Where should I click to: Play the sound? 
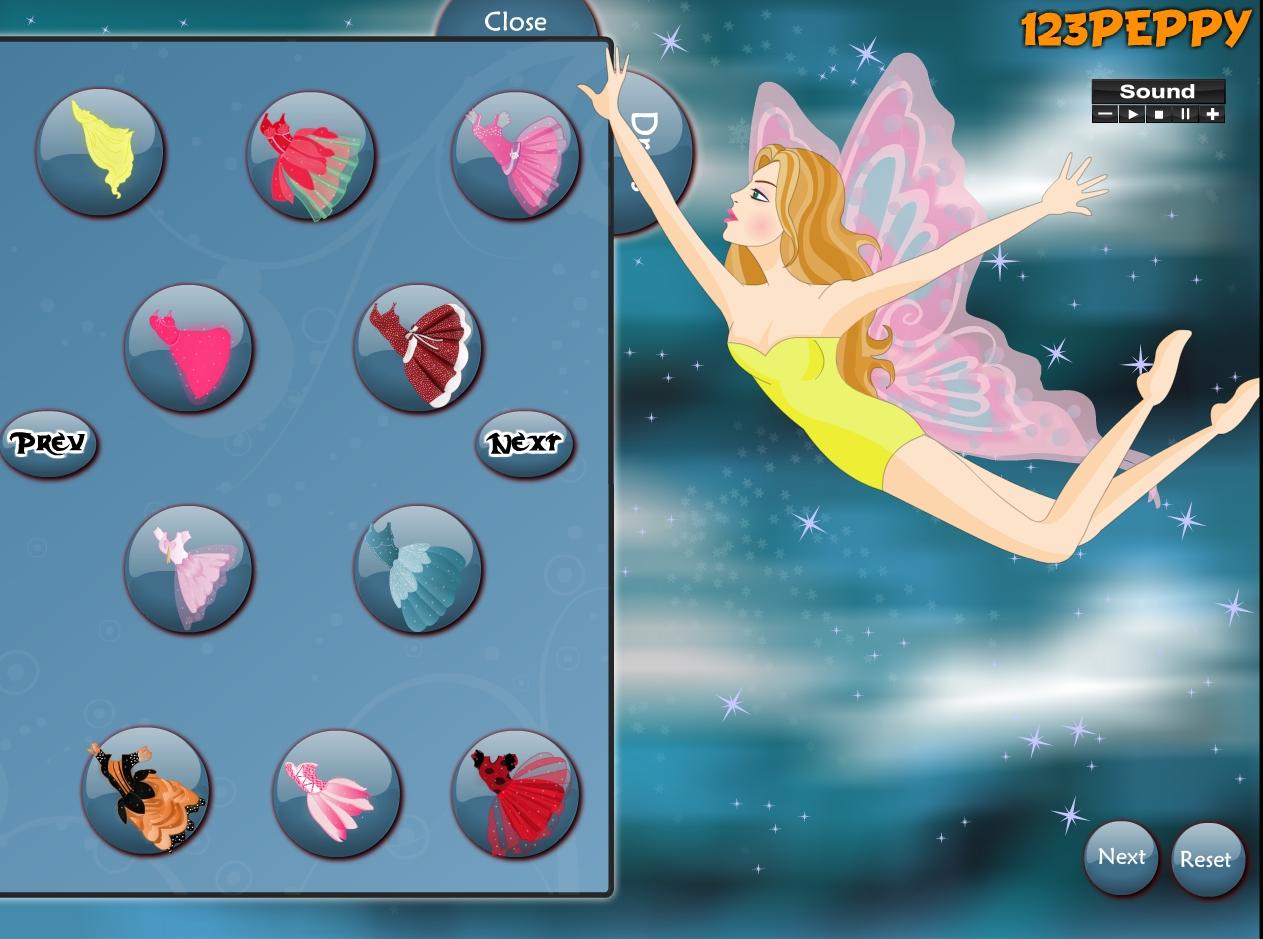tap(1132, 114)
